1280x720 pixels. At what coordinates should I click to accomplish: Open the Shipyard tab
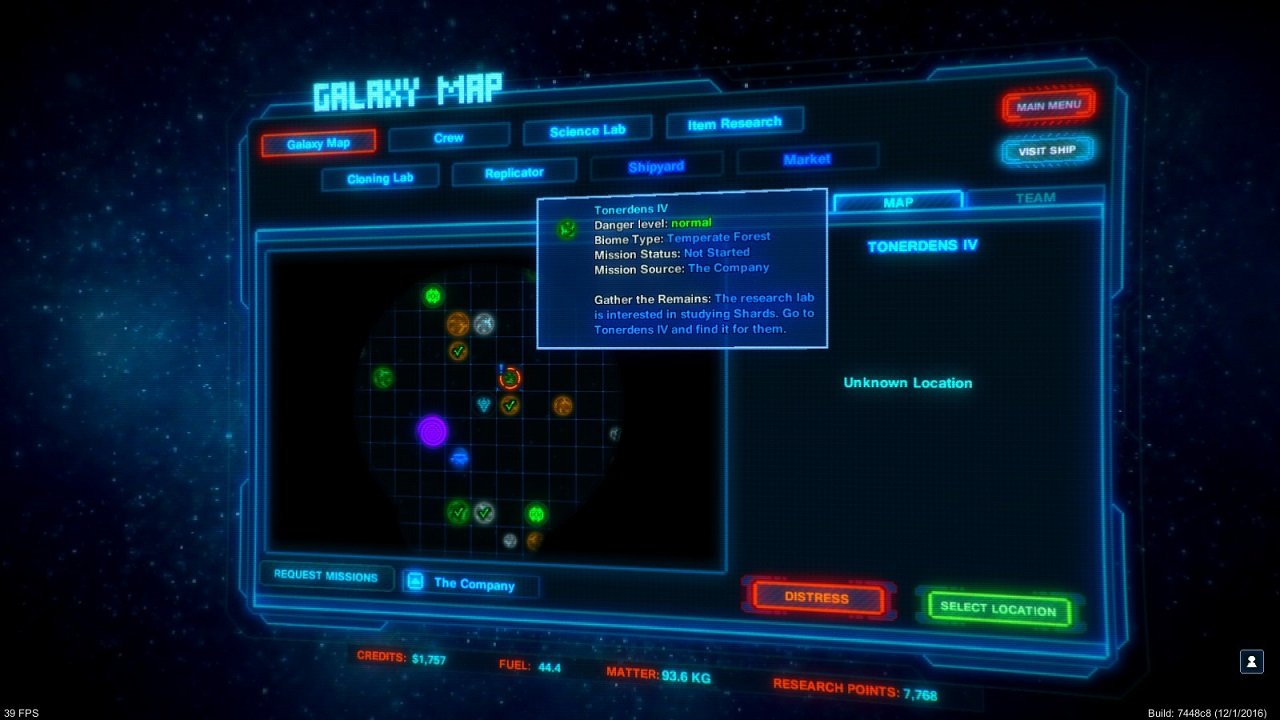657,164
